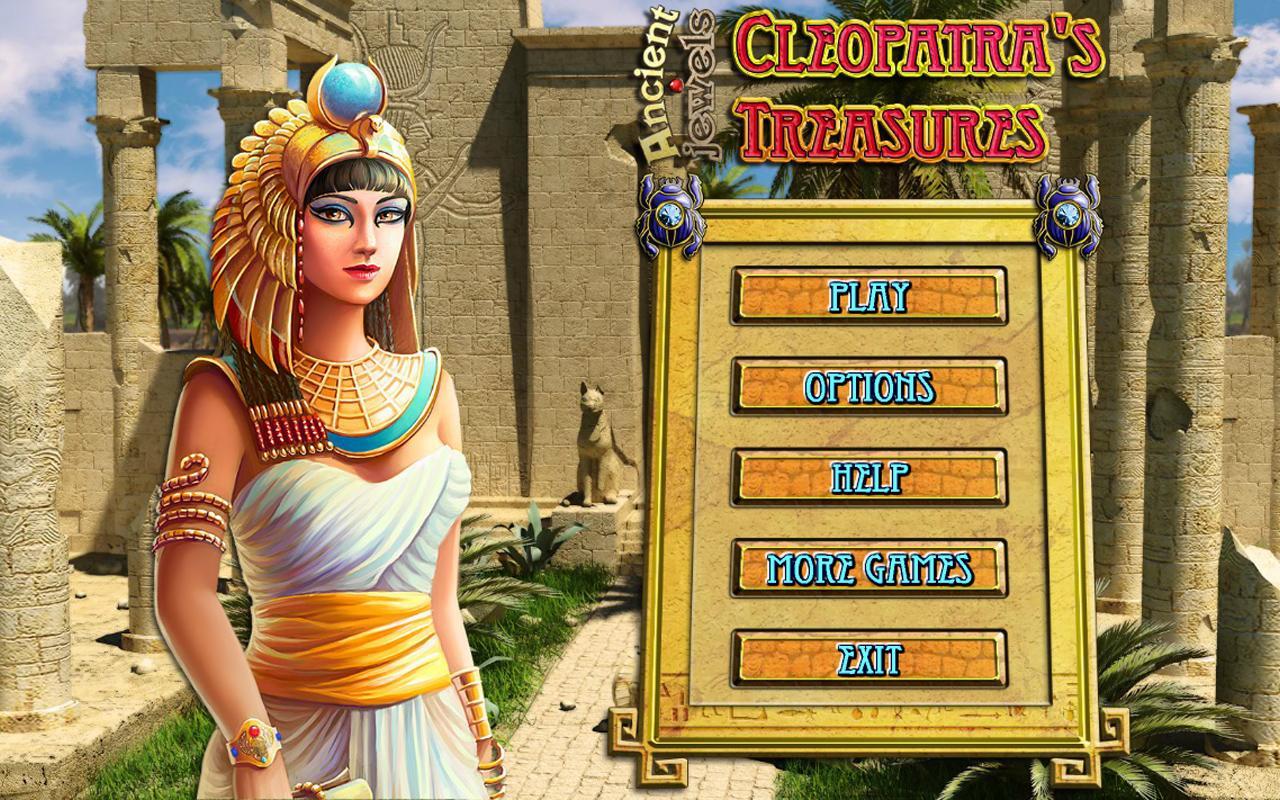Select MORE GAMES

click(x=869, y=570)
